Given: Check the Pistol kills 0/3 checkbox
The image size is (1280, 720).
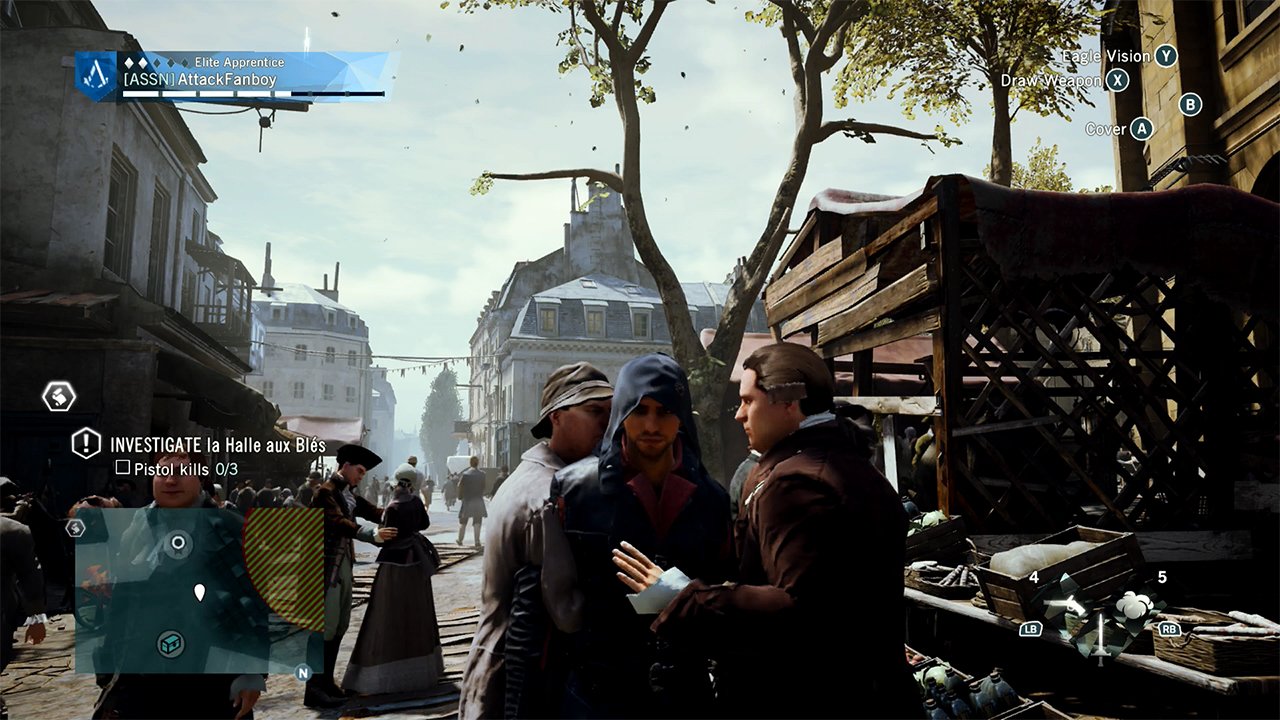Looking at the screenshot, I should 122,468.
